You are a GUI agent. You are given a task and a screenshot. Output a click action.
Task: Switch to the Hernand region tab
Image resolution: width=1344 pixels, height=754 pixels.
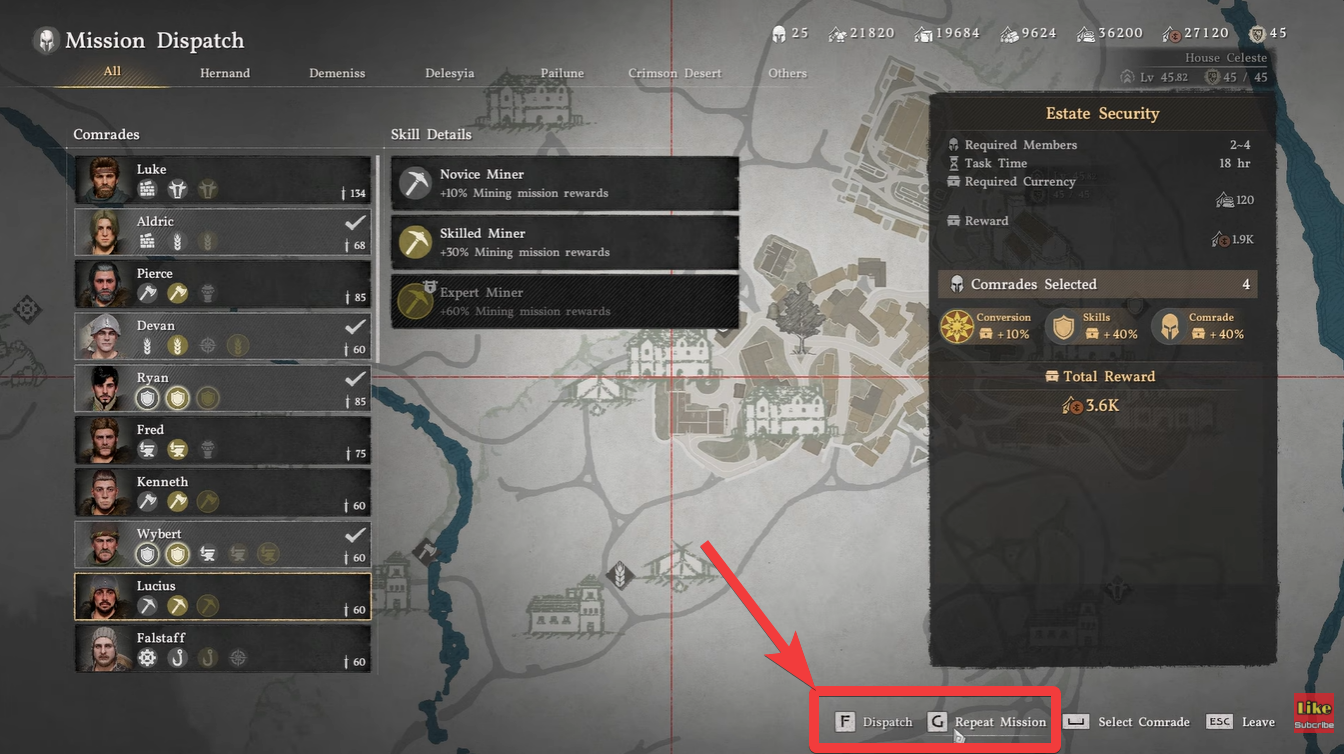(x=224, y=72)
